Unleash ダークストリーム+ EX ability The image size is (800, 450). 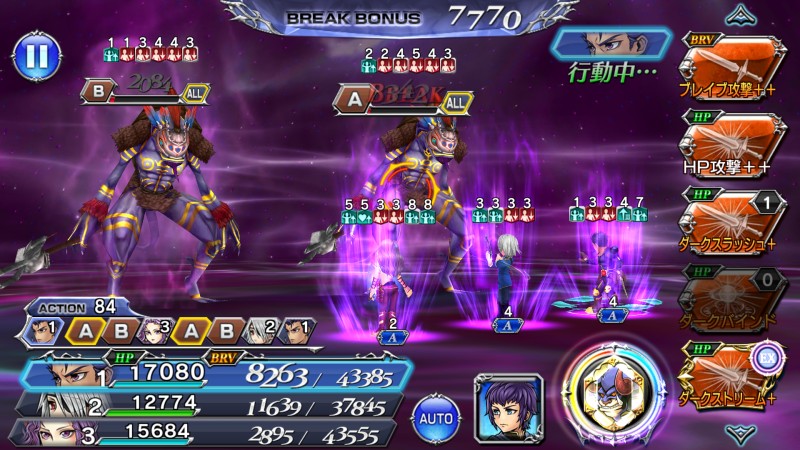coord(731,366)
